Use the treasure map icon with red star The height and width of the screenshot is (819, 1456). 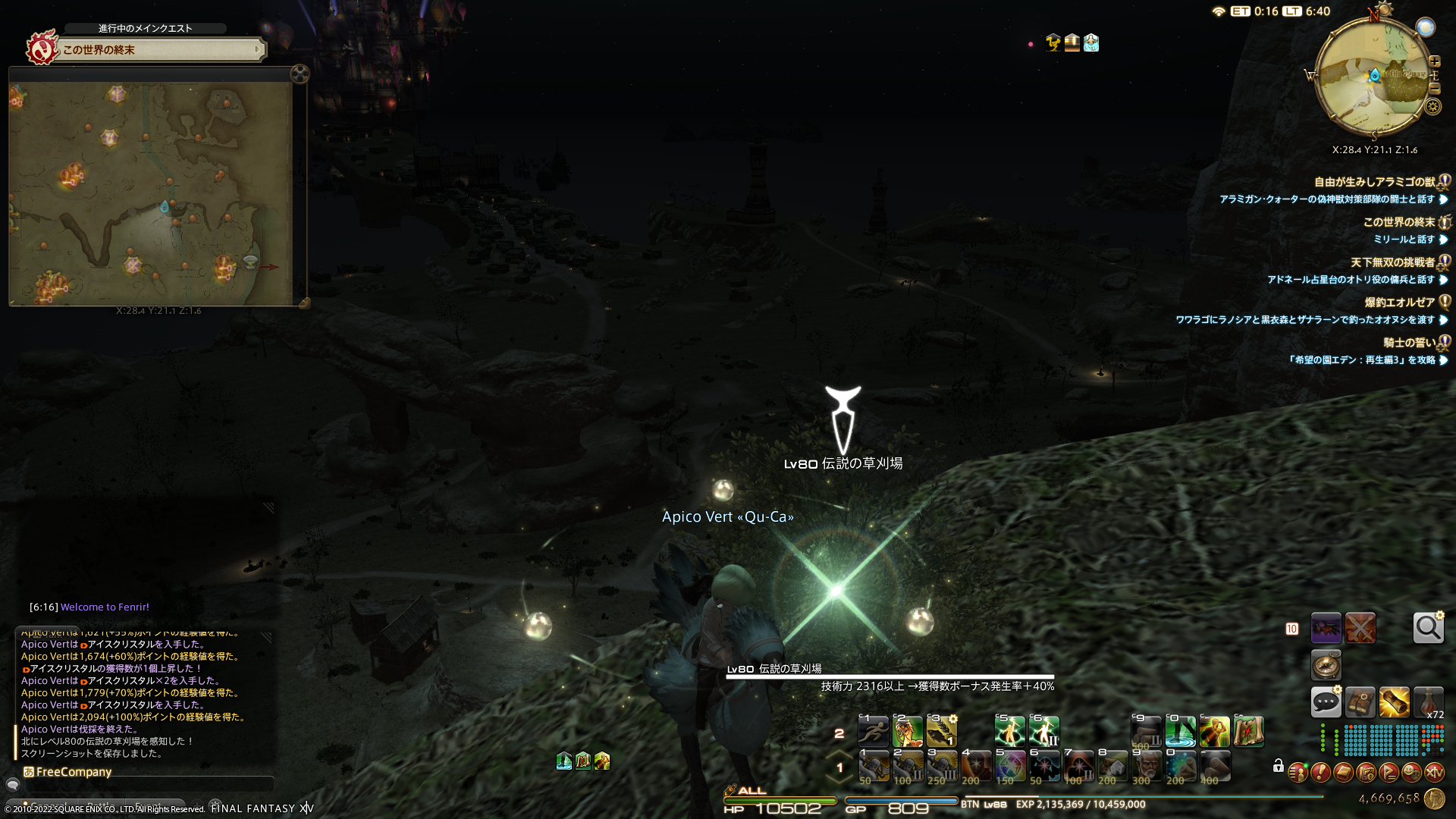point(1248,732)
